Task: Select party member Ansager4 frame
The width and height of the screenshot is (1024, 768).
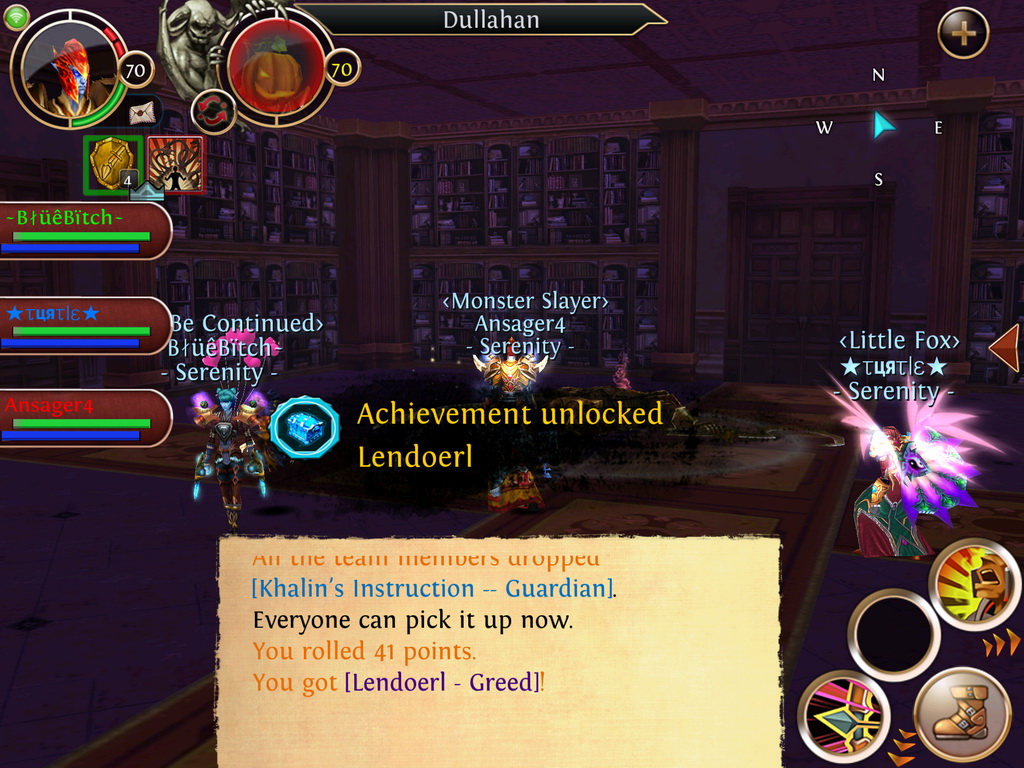Action: [x=84, y=418]
